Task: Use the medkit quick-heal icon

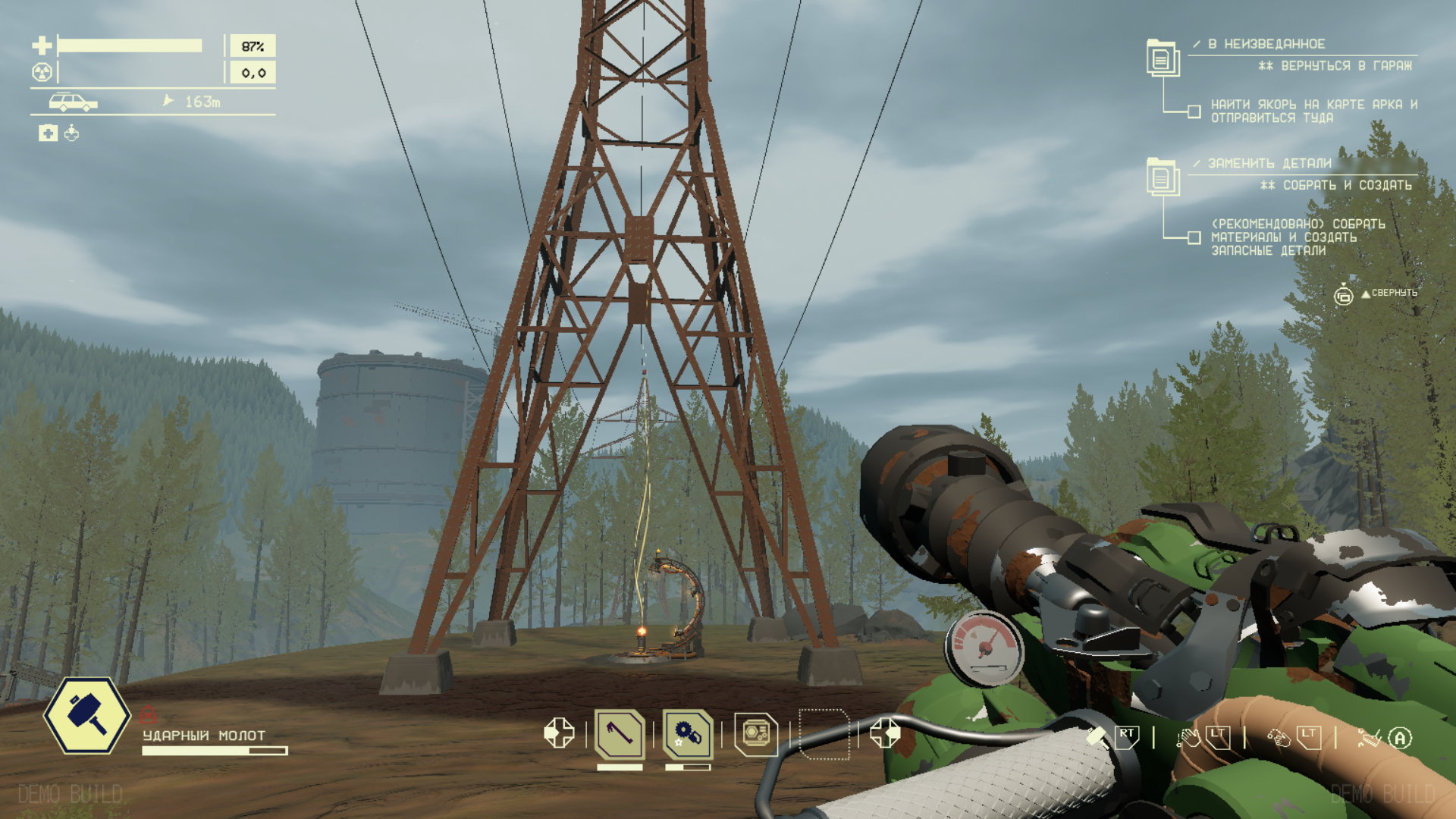Action: tap(48, 133)
